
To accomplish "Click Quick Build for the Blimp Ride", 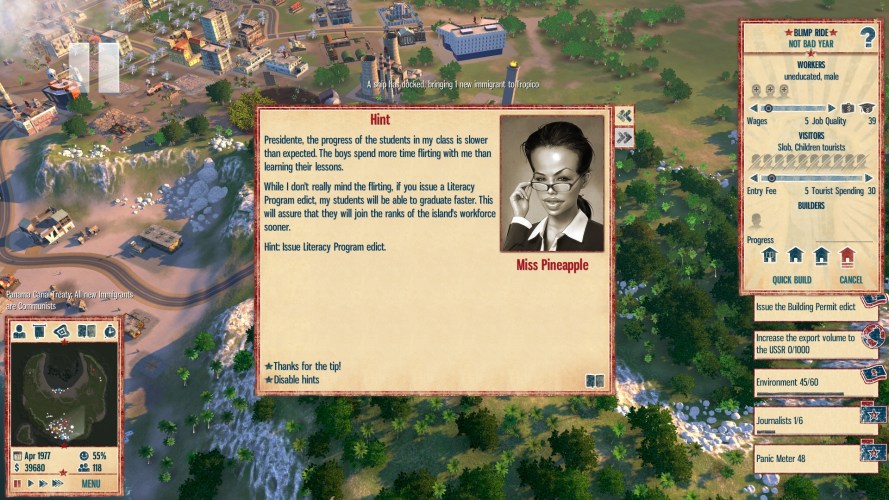I will pos(791,280).
